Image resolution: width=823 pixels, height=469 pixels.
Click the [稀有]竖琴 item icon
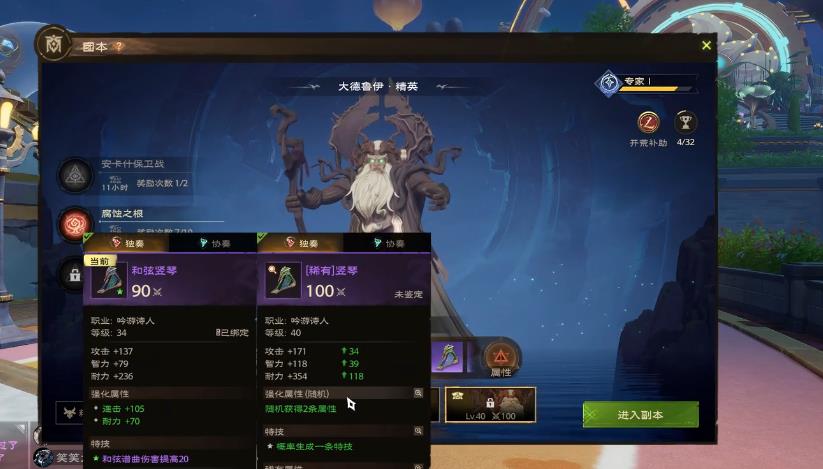pyautogui.click(x=281, y=281)
